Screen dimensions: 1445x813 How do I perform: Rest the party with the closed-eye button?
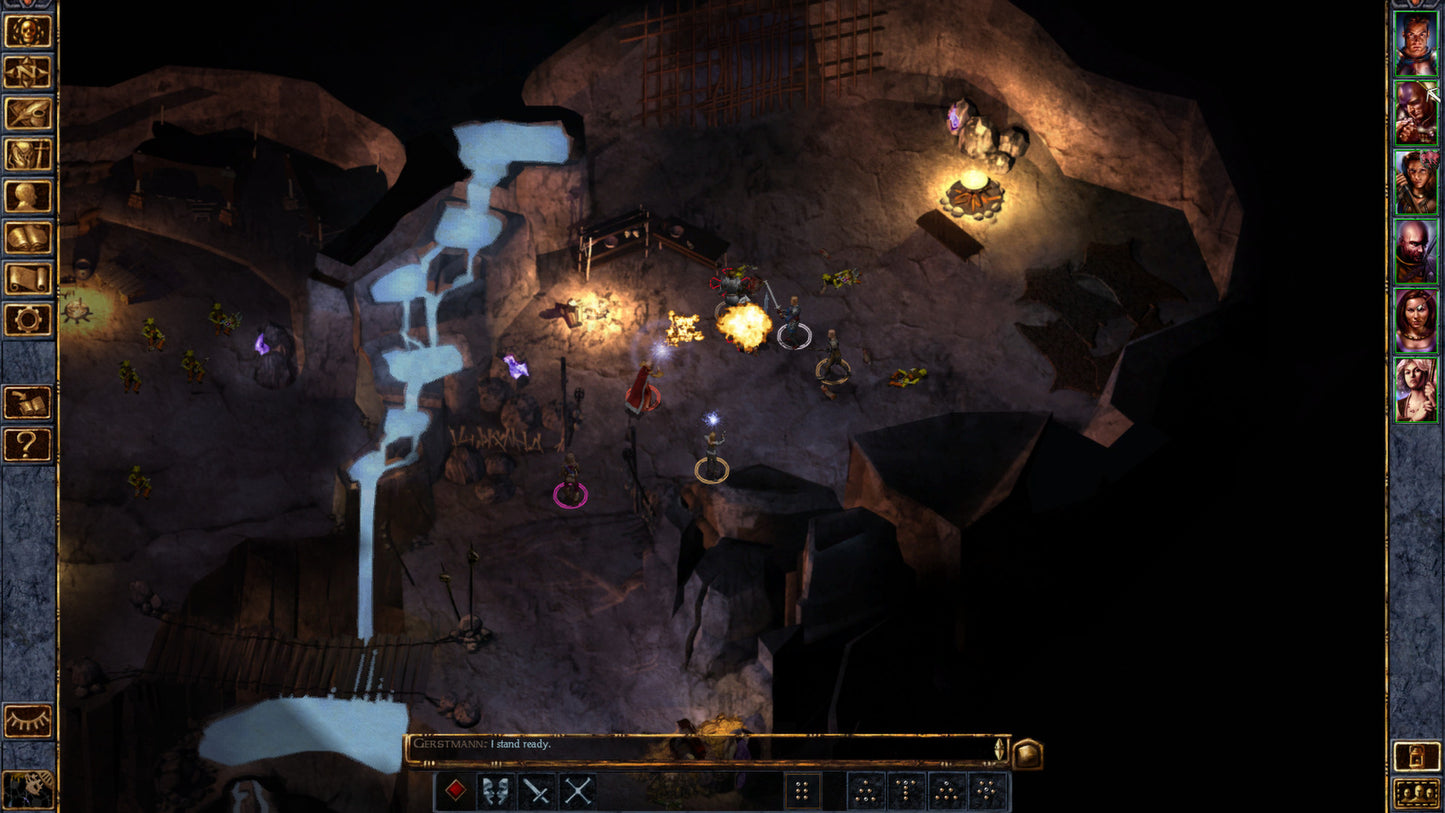point(28,721)
